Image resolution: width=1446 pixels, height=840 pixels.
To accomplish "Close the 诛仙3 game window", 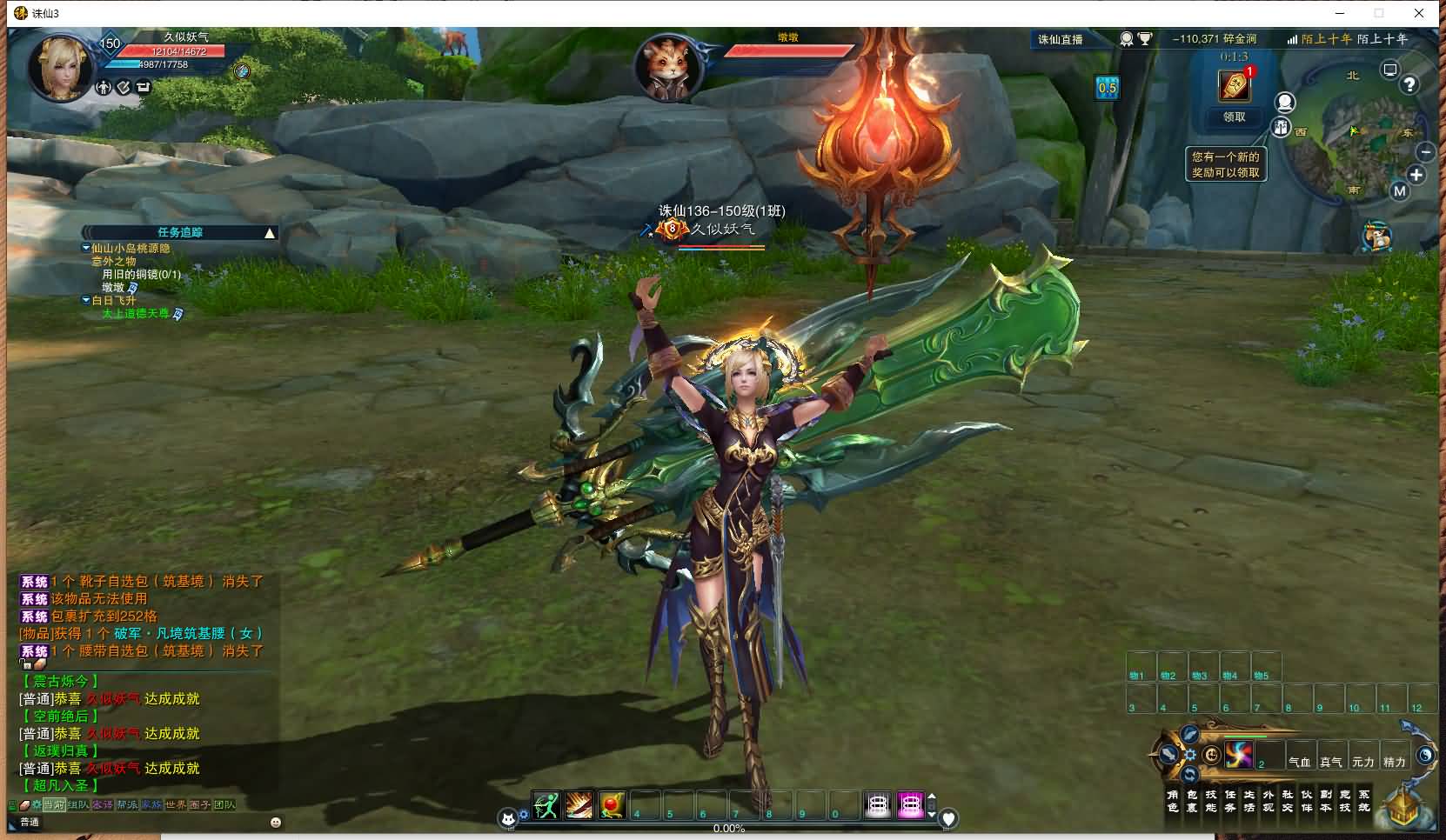I will (x=1419, y=13).
